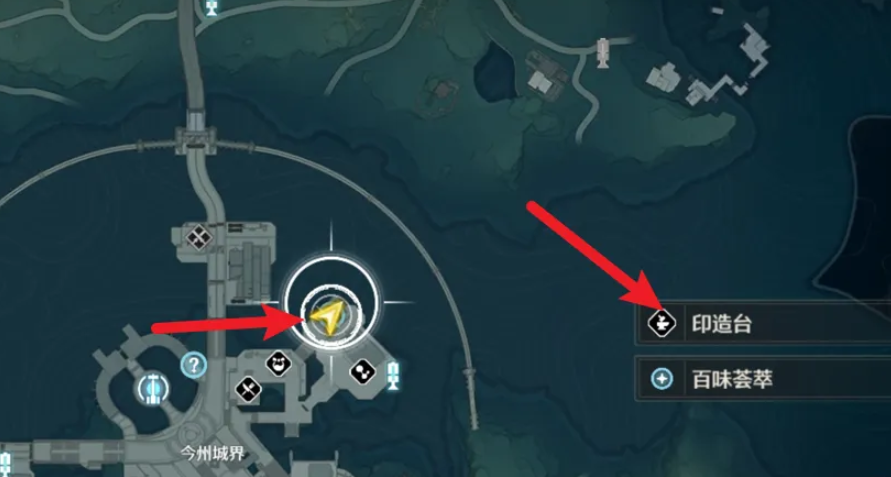Choose the 百味荟萃 entry in the list
The image size is (891, 477).
pos(760,379)
